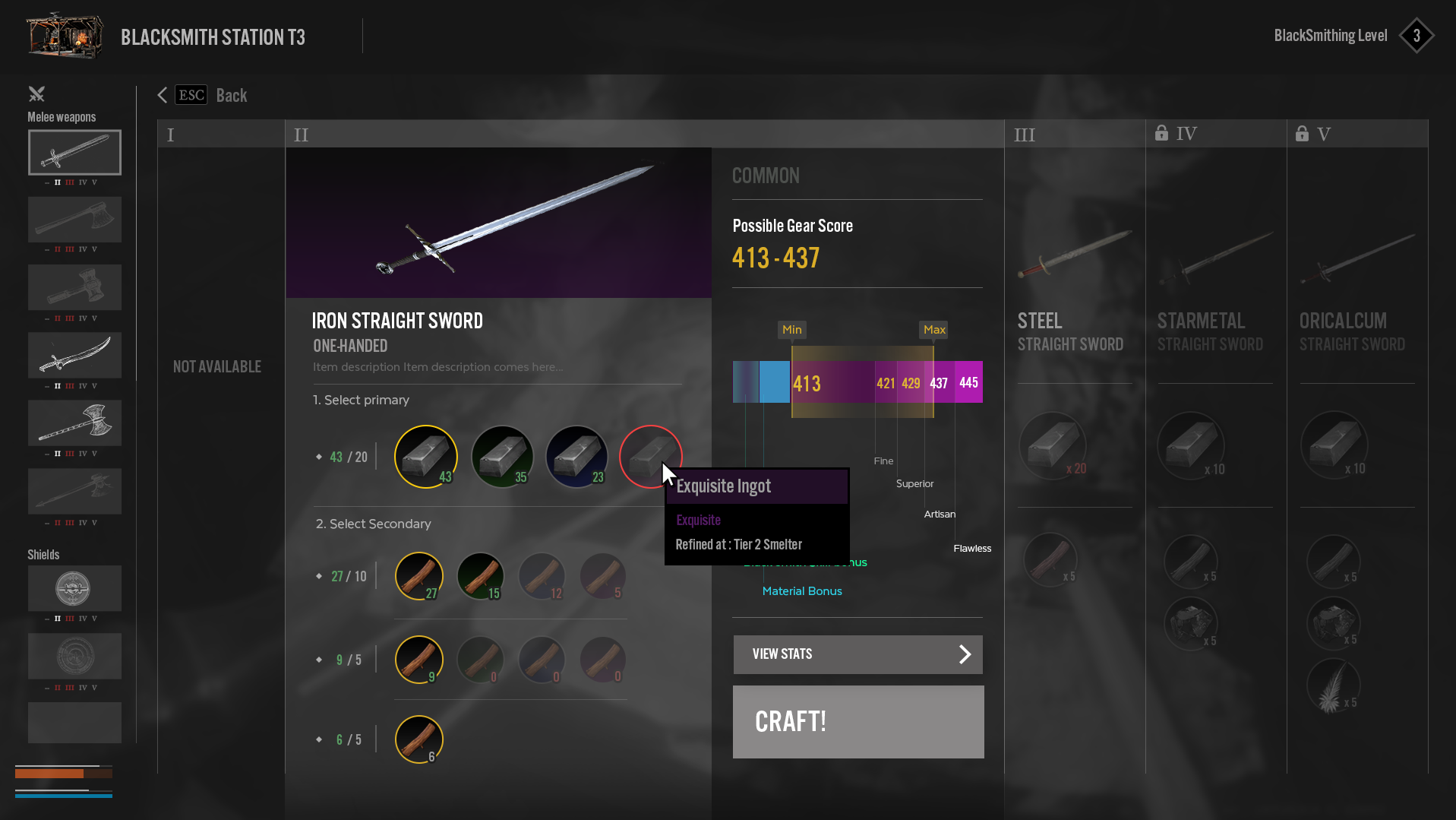Select the curved sabre weapon thumbnail
This screenshot has height=820, width=1456.
click(74, 355)
